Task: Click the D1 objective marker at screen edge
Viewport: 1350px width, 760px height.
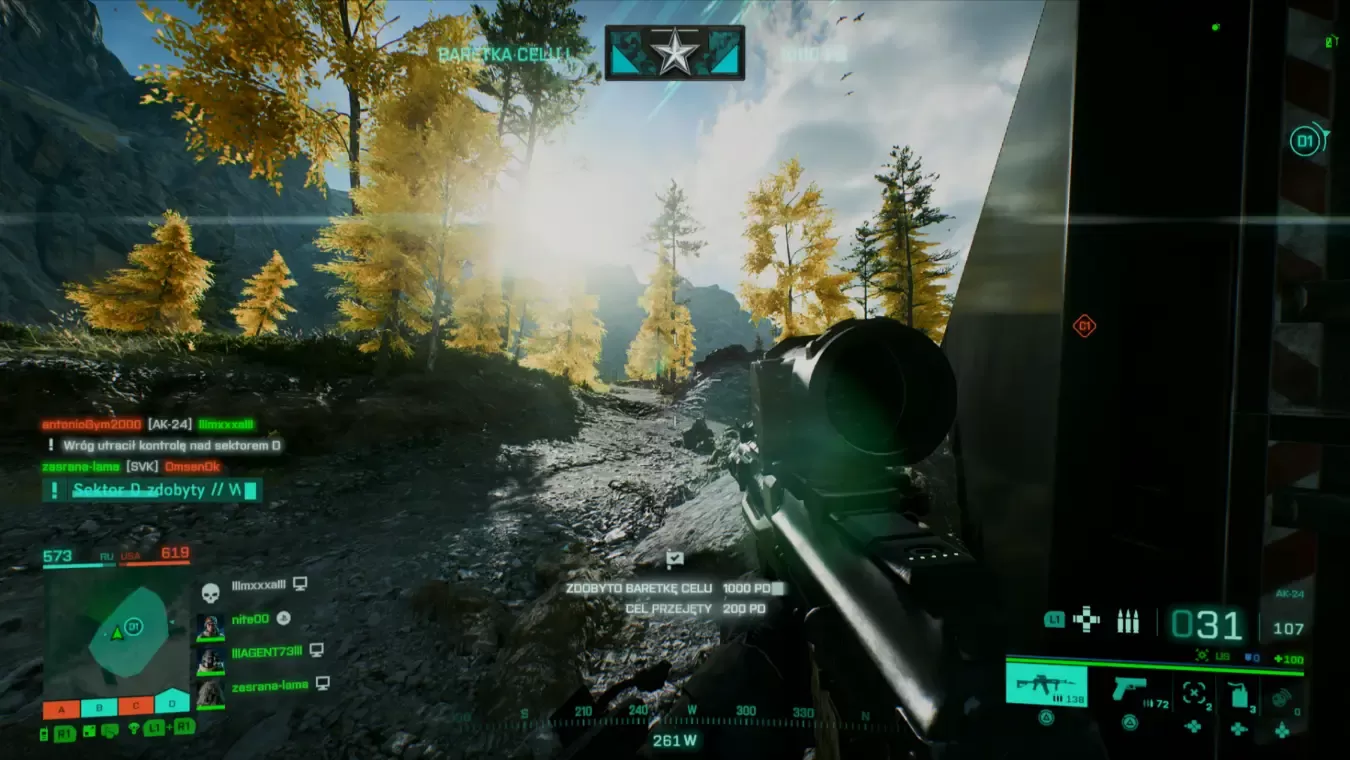Action: (1305, 142)
